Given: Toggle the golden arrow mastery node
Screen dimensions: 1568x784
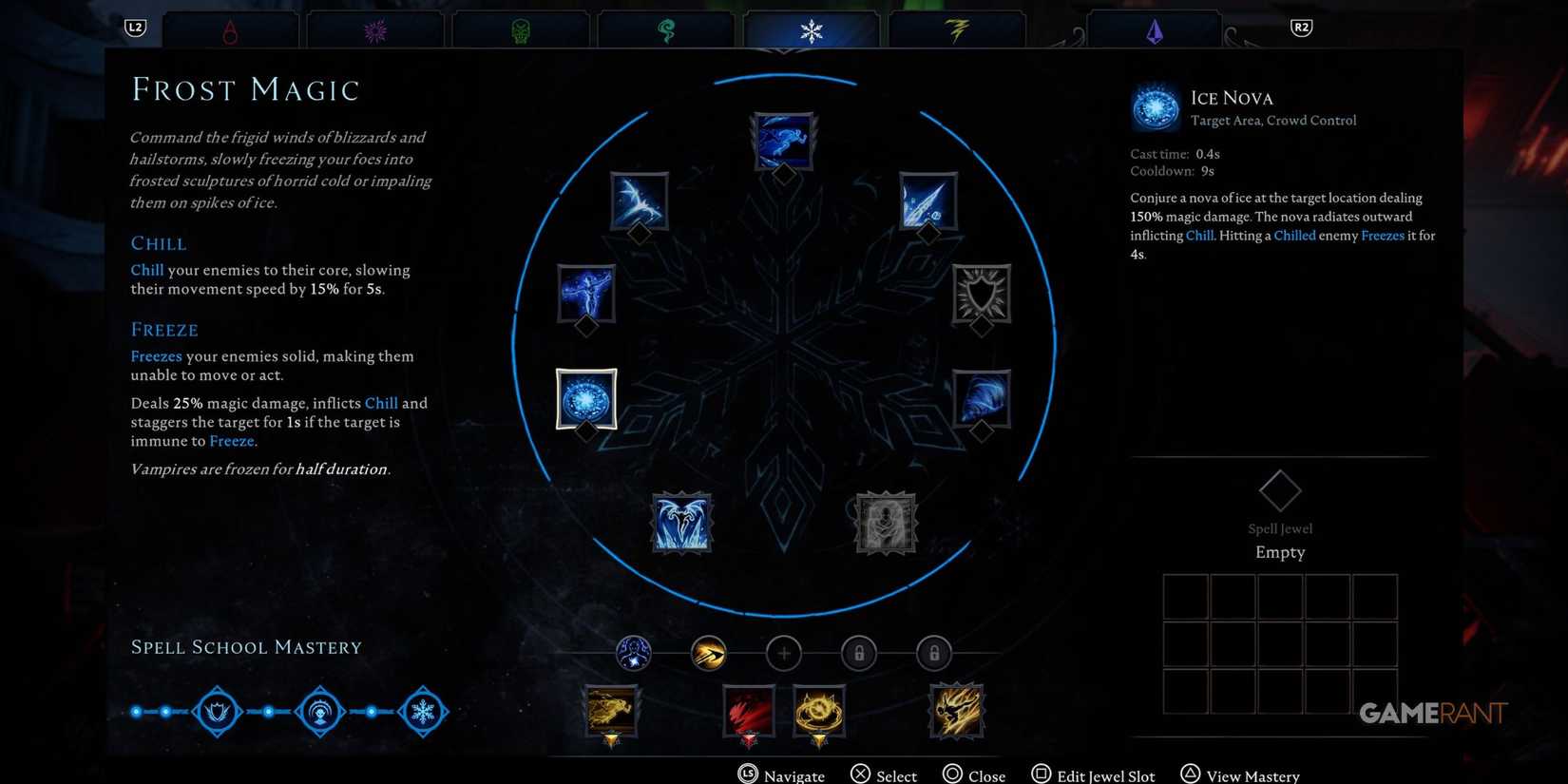Looking at the screenshot, I should pos(708,653).
